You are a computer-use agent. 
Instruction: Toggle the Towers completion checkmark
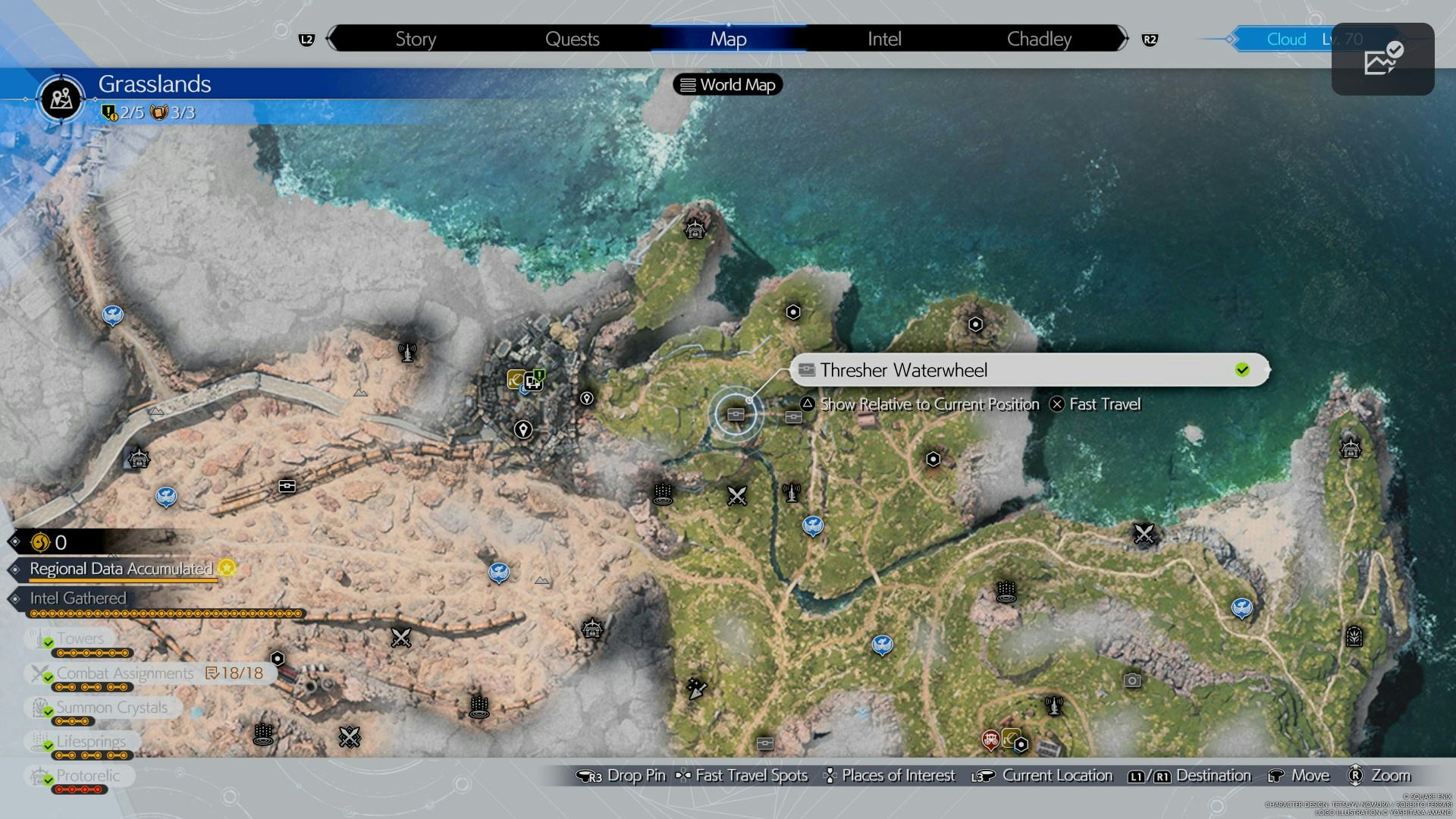(48, 639)
